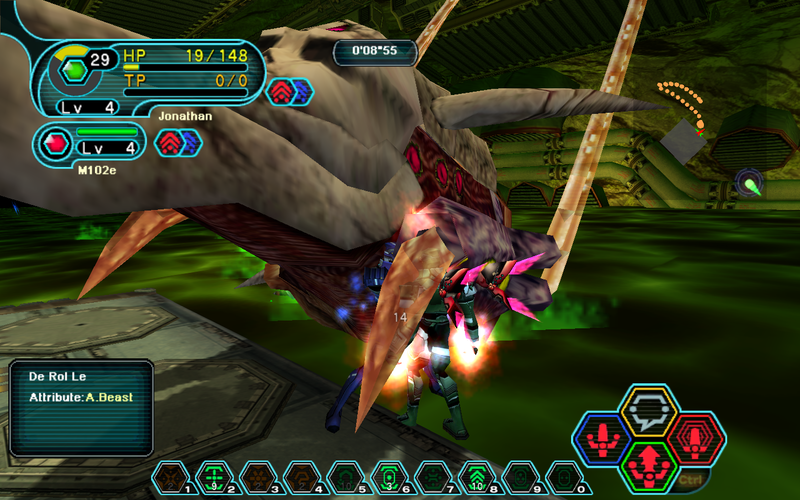Screen dimensions: 800x500
Task: Trigger the red-bordered special attack action
Action: [696, 438]
